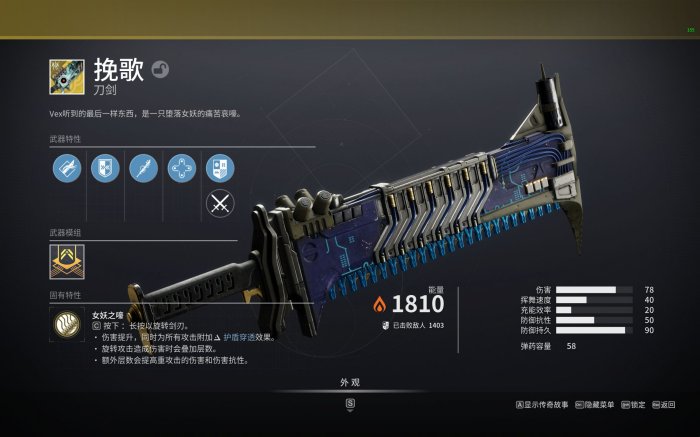Choose the diagonal sword weapon perk
This screenshot has width=700, height=437.
pos(143,168)
